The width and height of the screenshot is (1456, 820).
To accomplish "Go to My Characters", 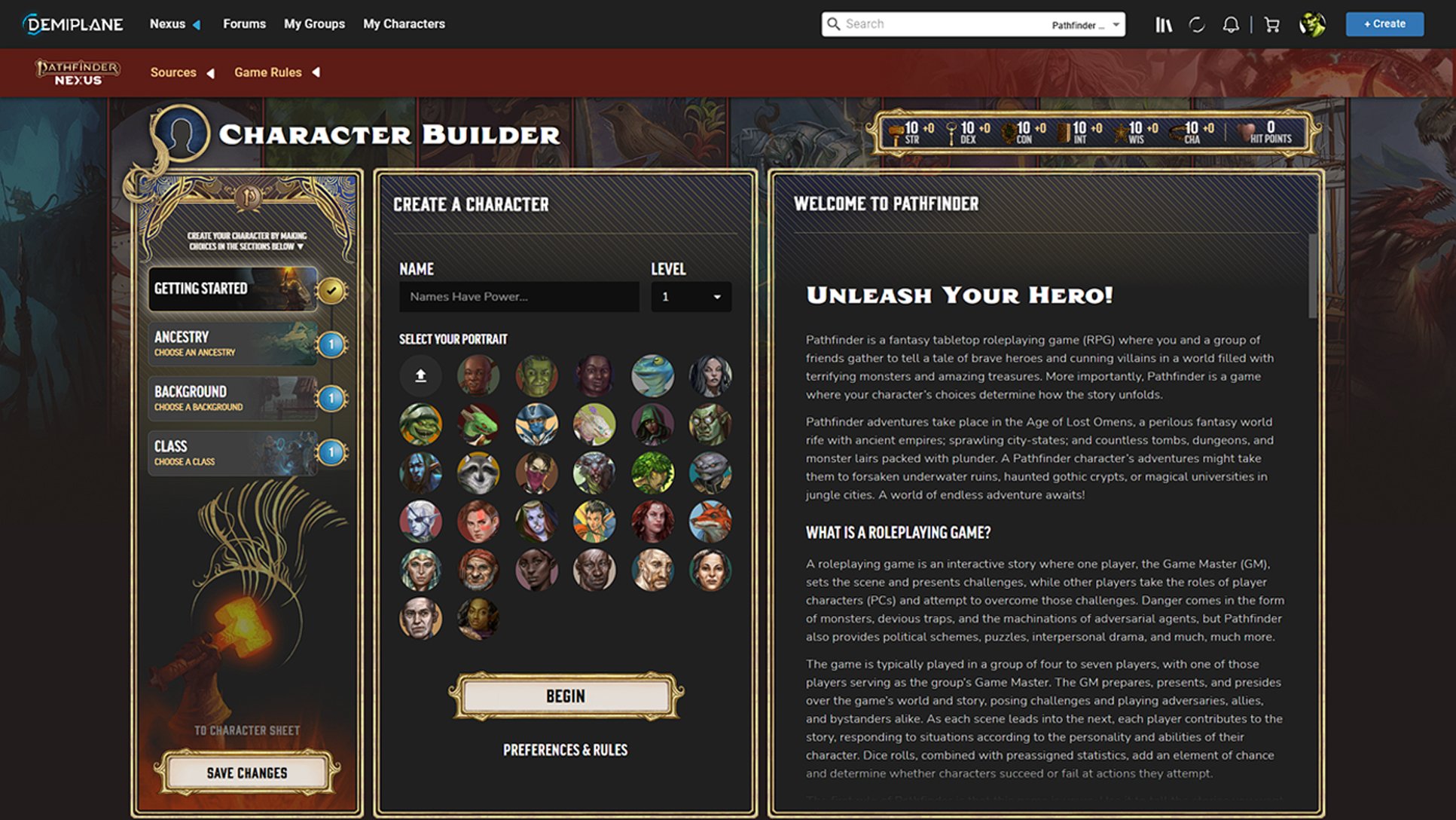I will pyautogui.click(x=404, y=23).
